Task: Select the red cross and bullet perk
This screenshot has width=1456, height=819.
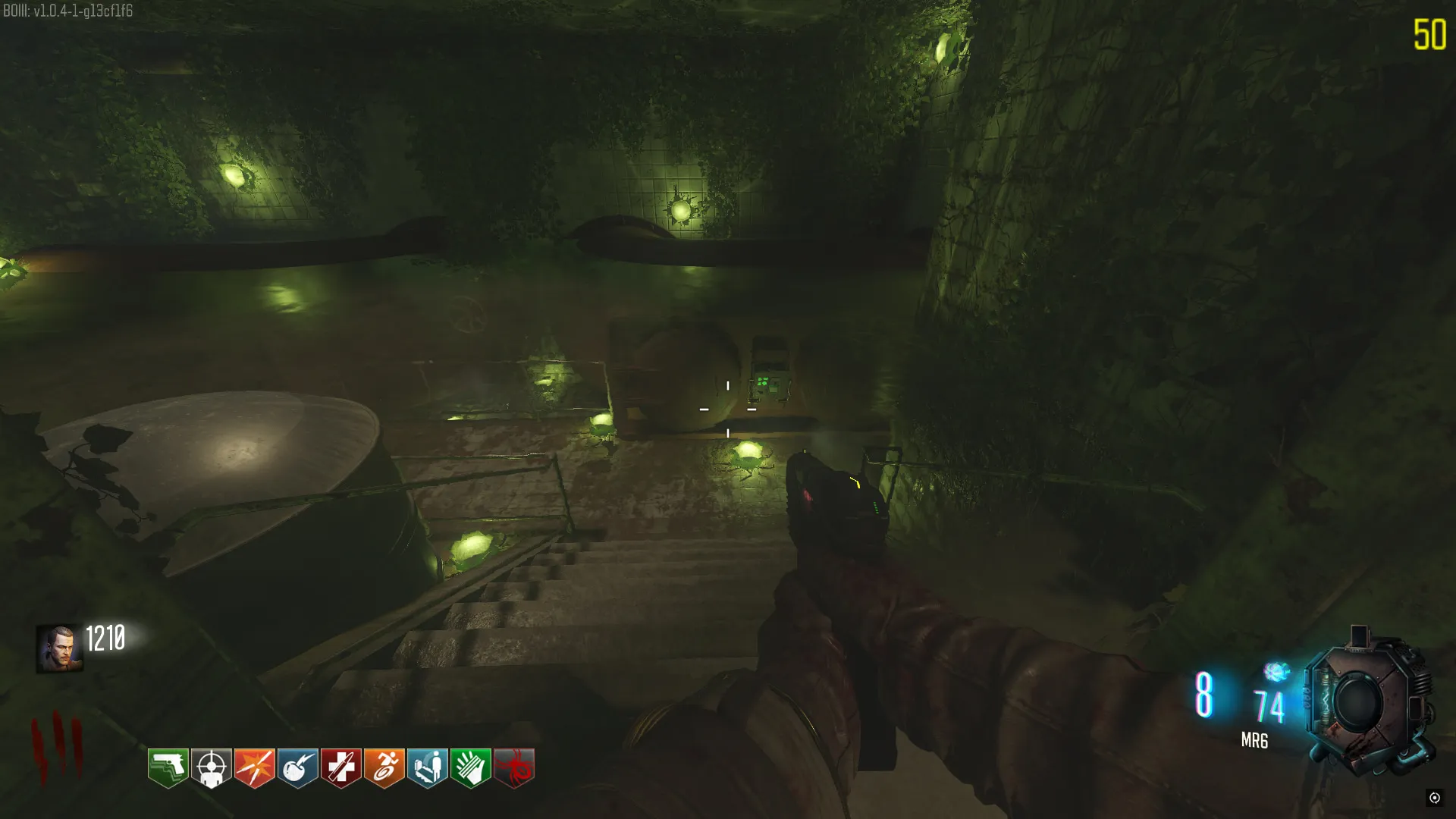Action: pyautogui.click(x=341, y=767)
